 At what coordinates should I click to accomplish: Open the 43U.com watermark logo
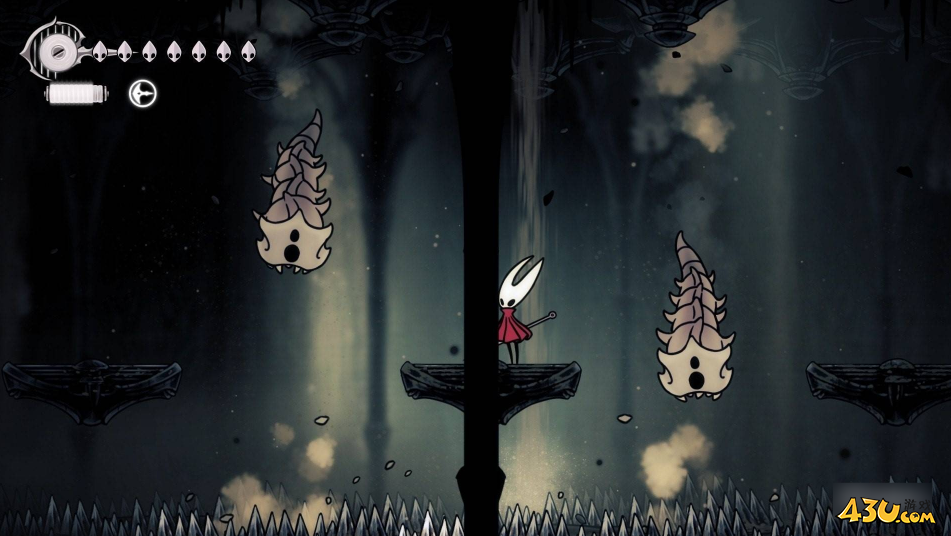[x=887, y=513]
